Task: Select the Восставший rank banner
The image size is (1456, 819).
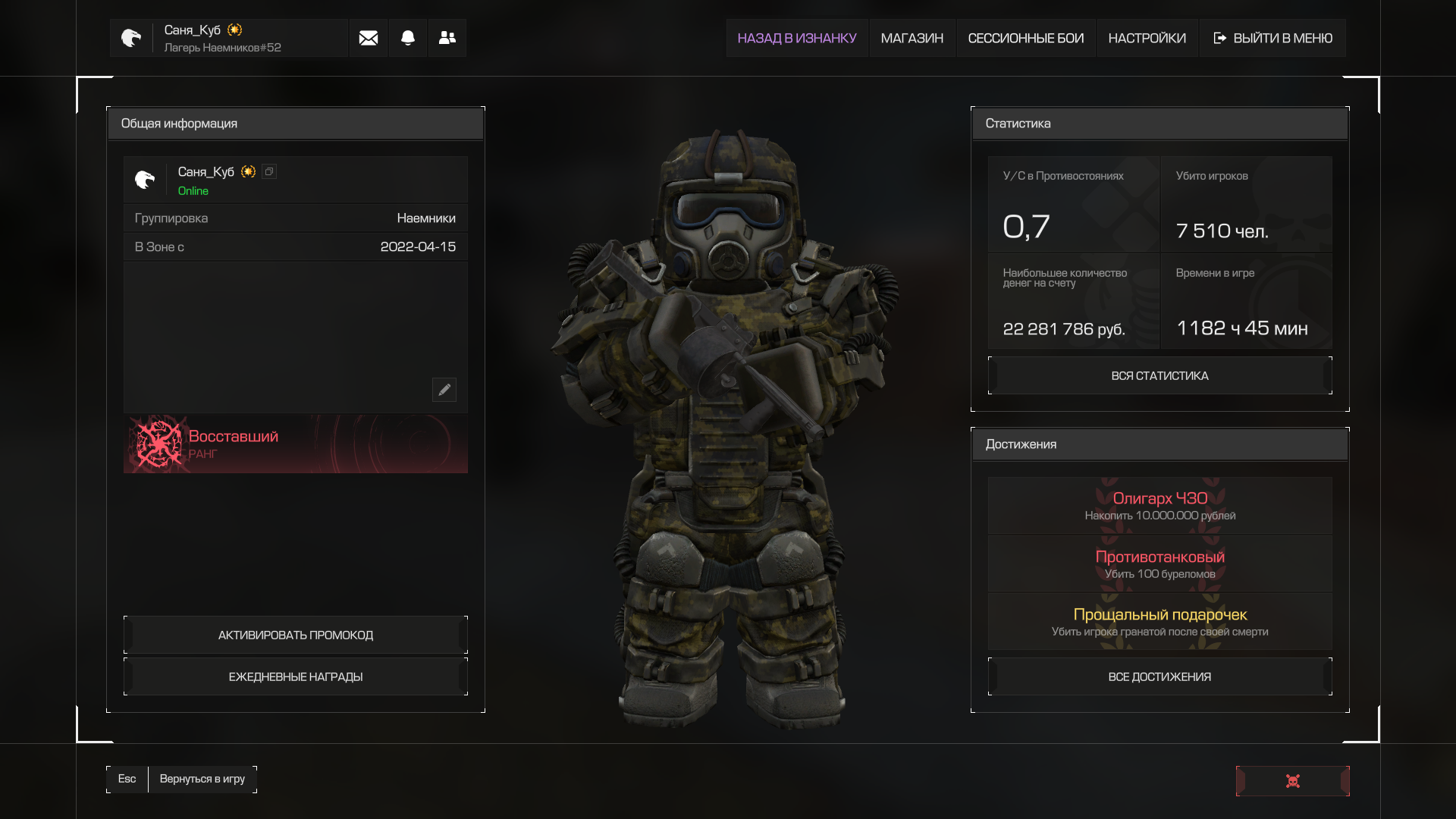Action: point(296,444)
